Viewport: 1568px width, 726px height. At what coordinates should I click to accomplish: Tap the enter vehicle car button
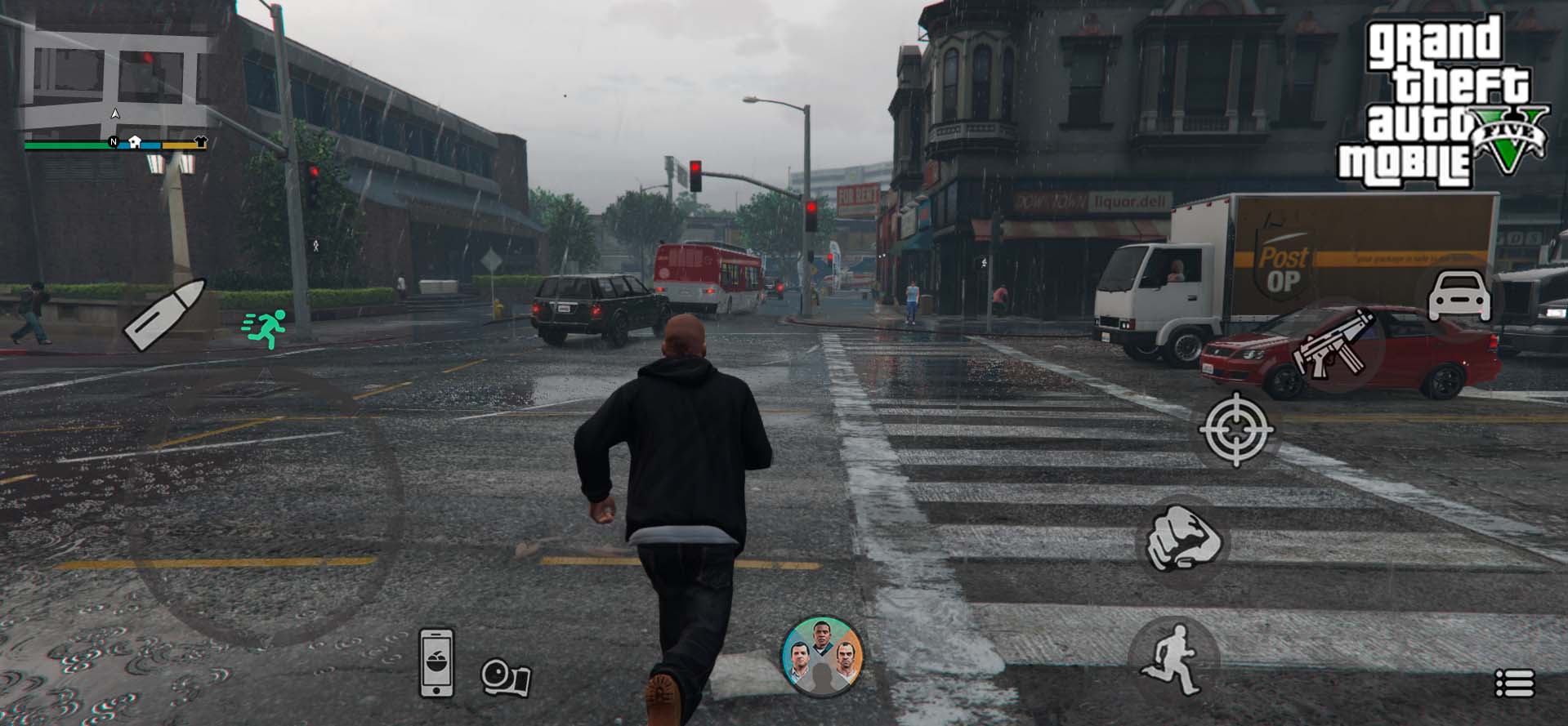click(x=1459, y=297)
